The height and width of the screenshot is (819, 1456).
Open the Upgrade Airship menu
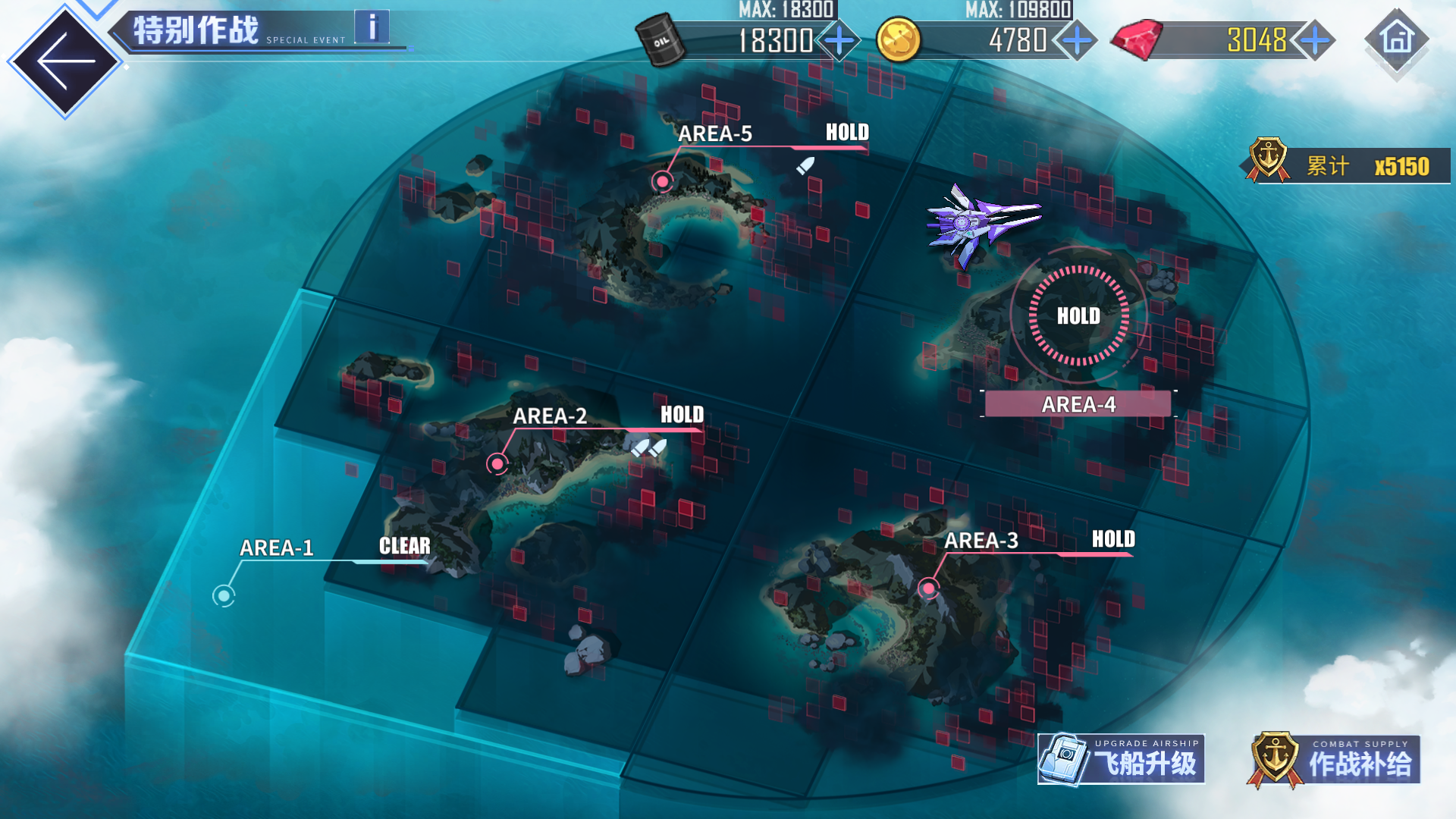1121,759
